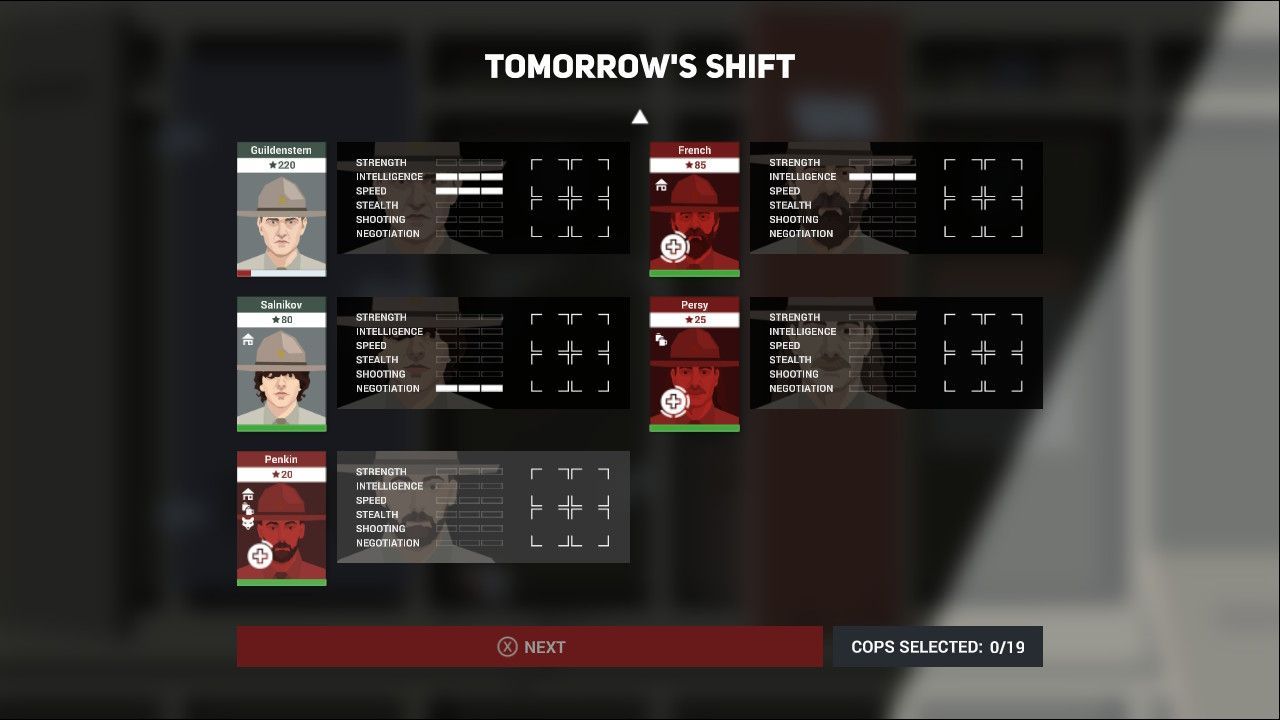Click the COPS SELECTED 0/19 counter
This screenshot has width=1280, height=720.
coord(937,646)
